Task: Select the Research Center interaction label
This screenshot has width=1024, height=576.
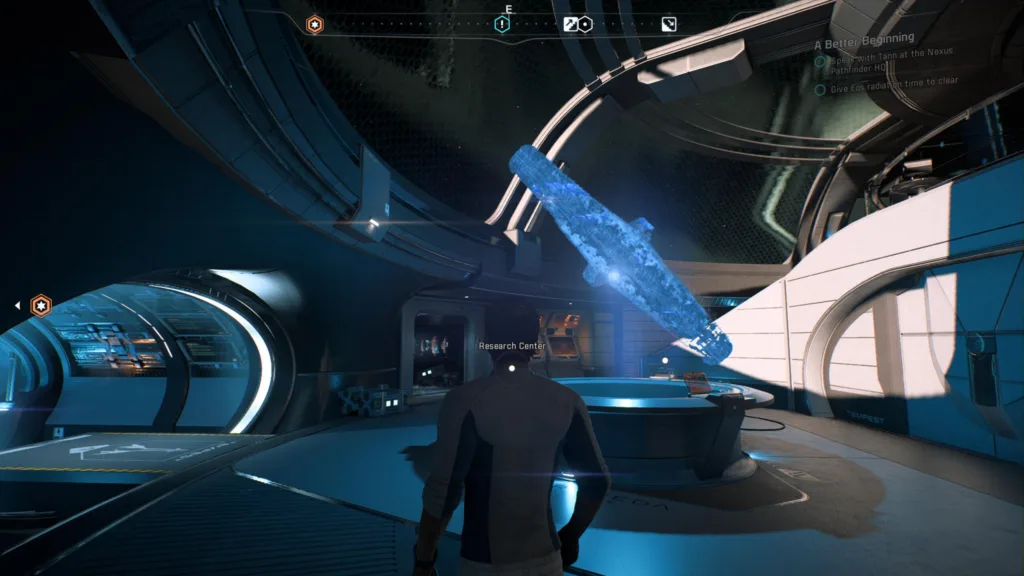Action: pos(511,346)
